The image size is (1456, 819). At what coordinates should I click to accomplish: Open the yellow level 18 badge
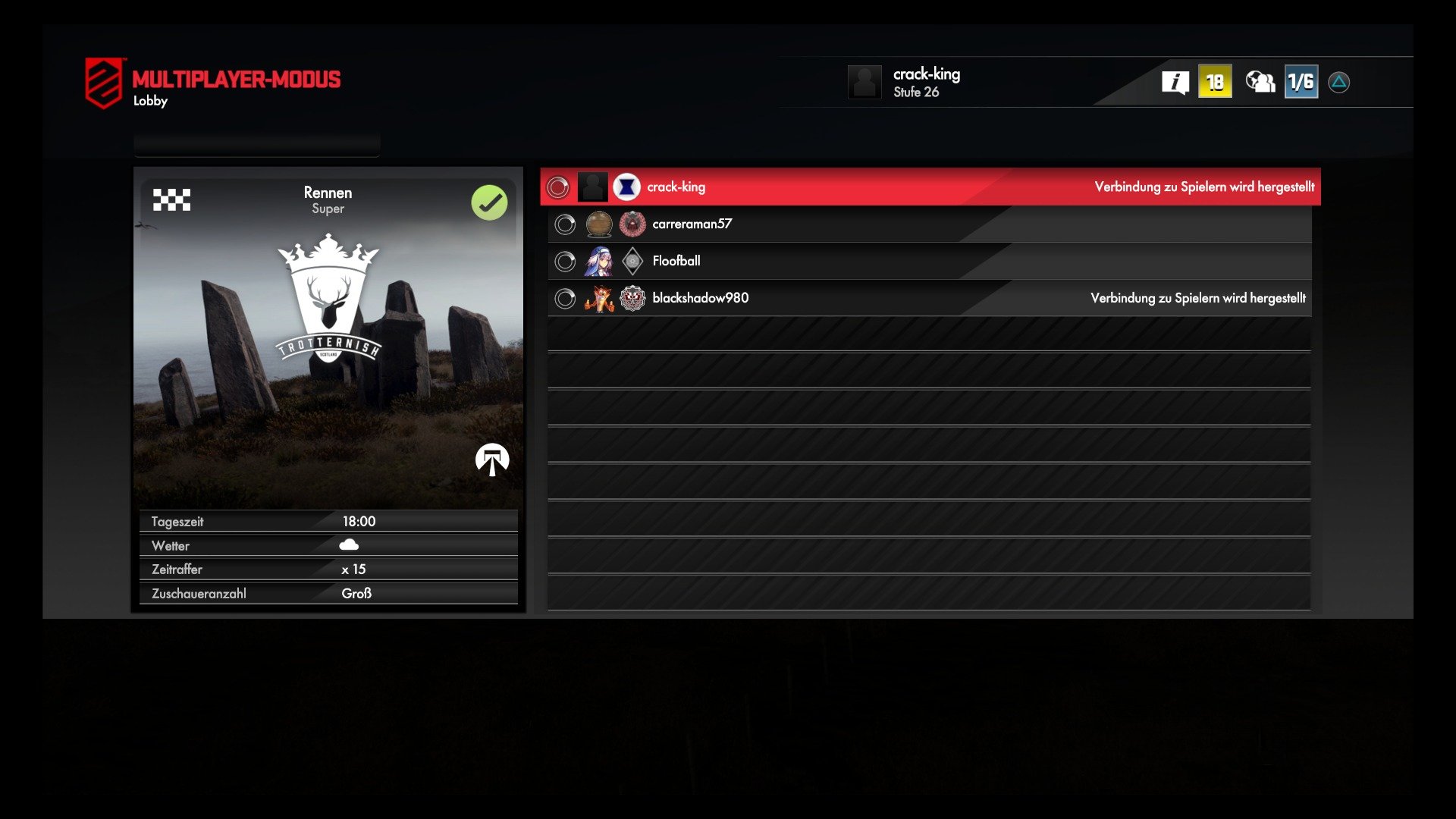pos(1215,79)
